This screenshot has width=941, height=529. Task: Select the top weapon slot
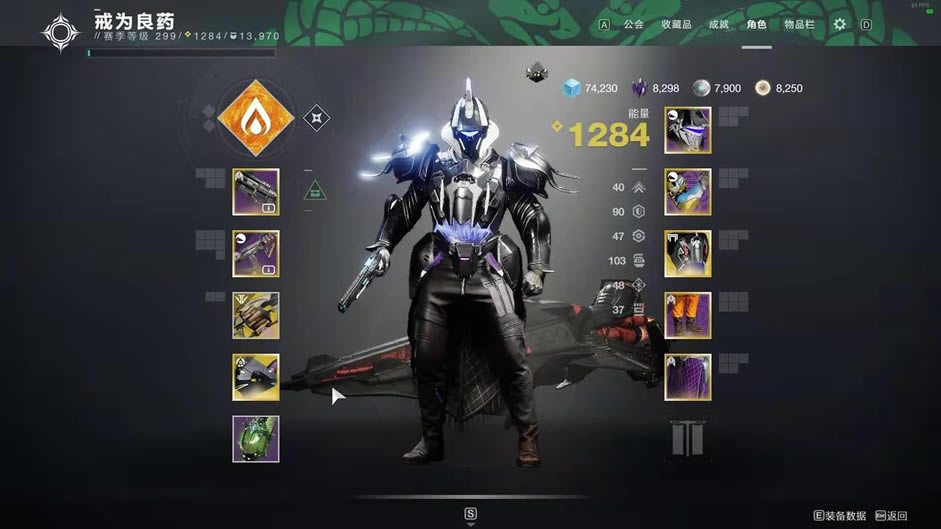click(256, 192)
